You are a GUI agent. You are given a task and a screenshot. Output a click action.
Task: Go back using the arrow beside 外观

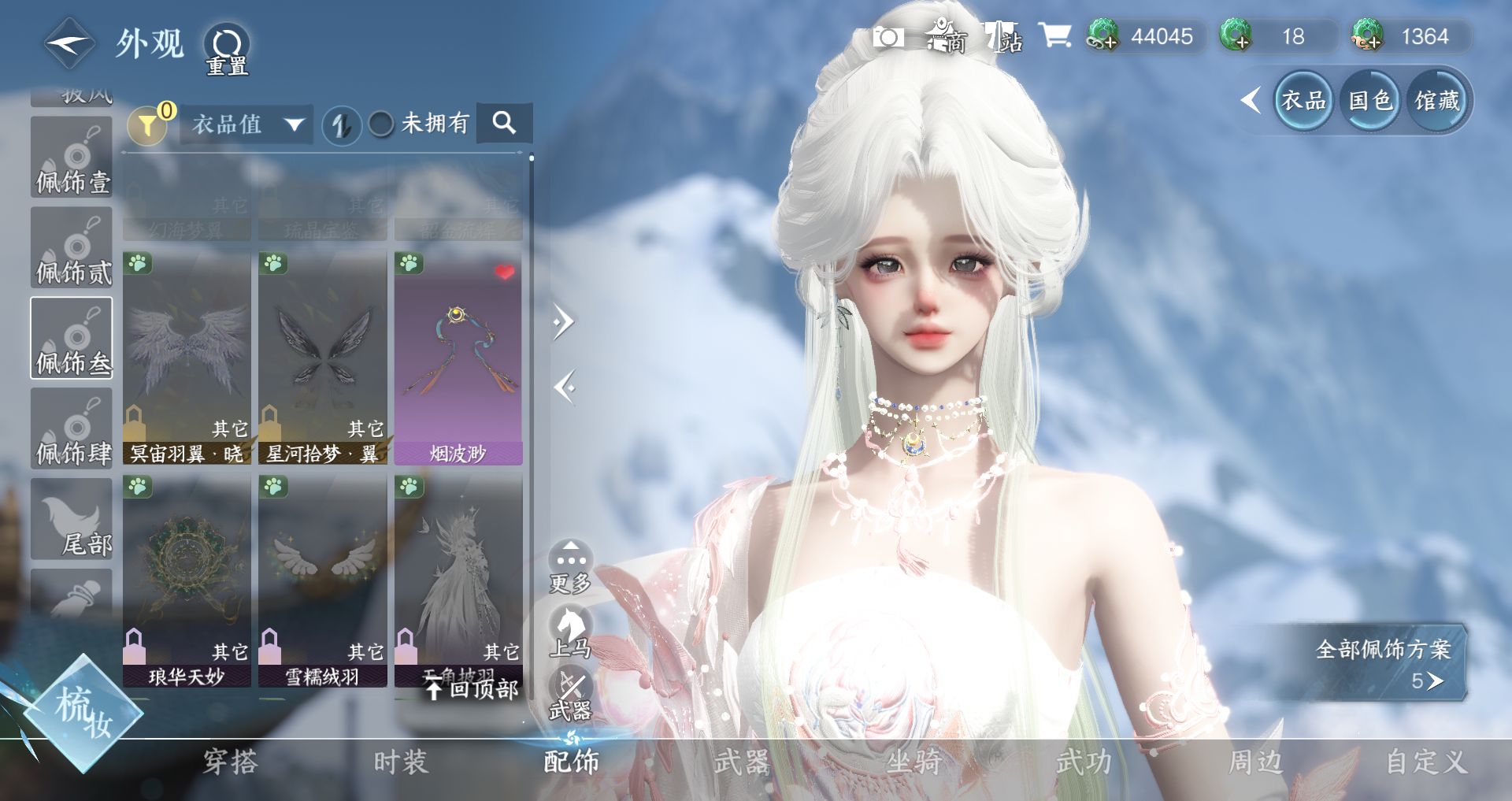[69, 44]
